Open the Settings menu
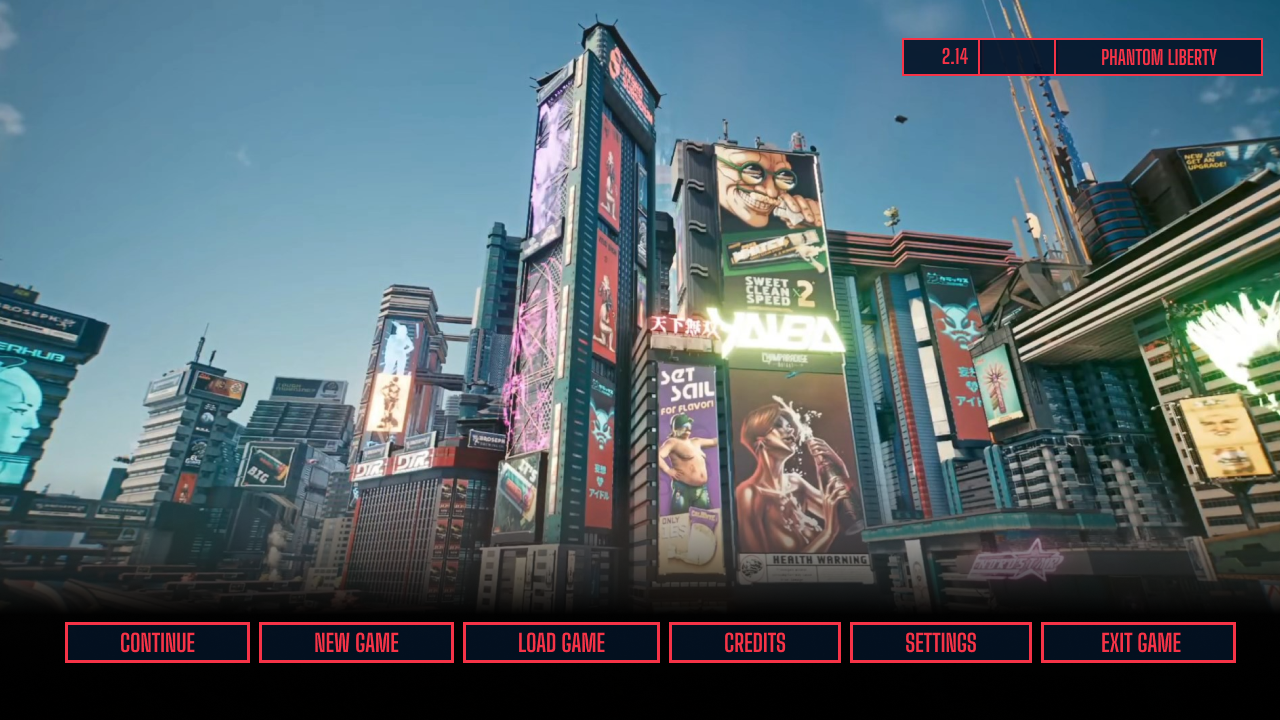1280x720 pixels. click(940, 642)
